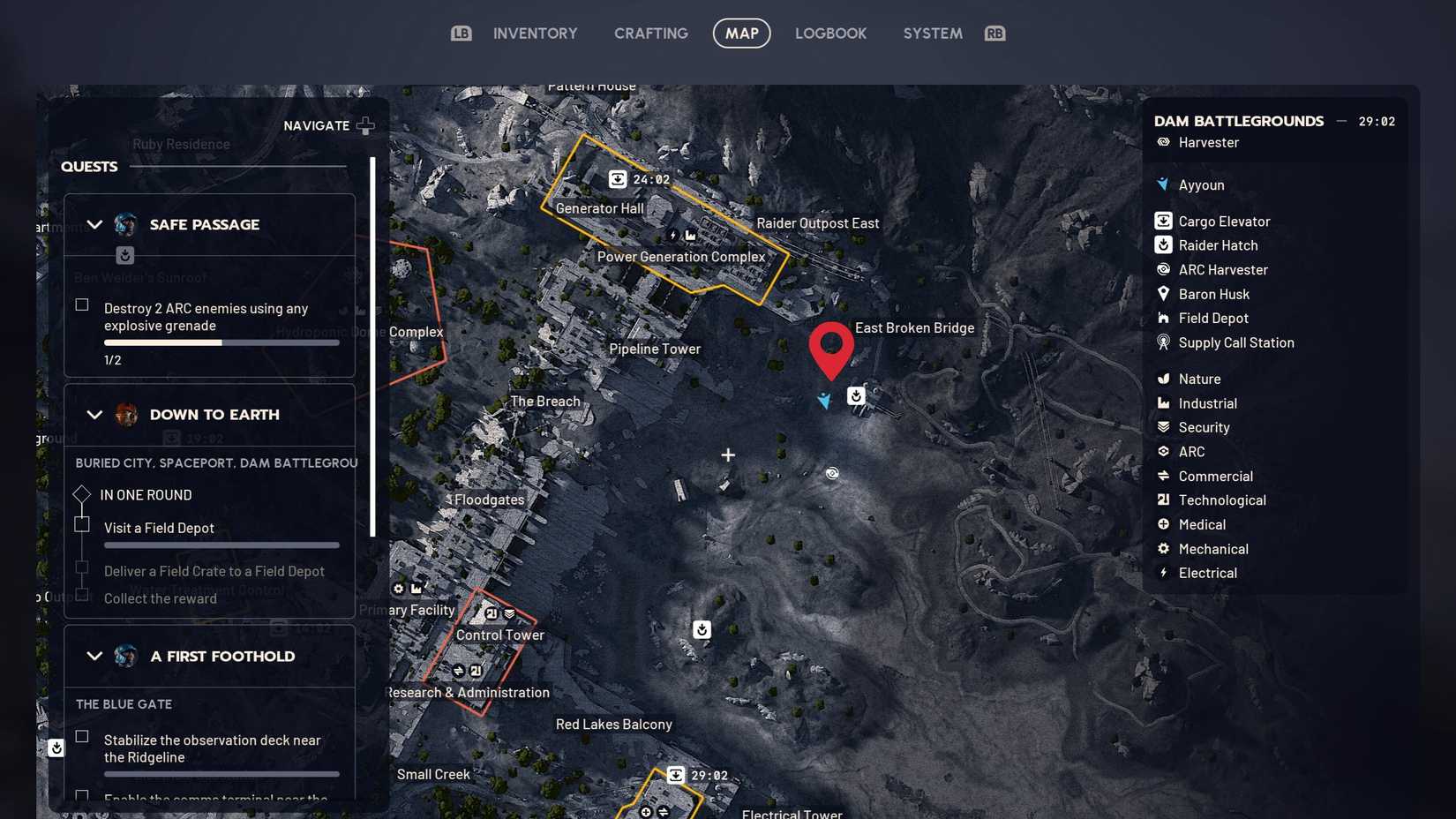Open the Logbook tab
The image size is (1456, 819).
coord(830,33)
